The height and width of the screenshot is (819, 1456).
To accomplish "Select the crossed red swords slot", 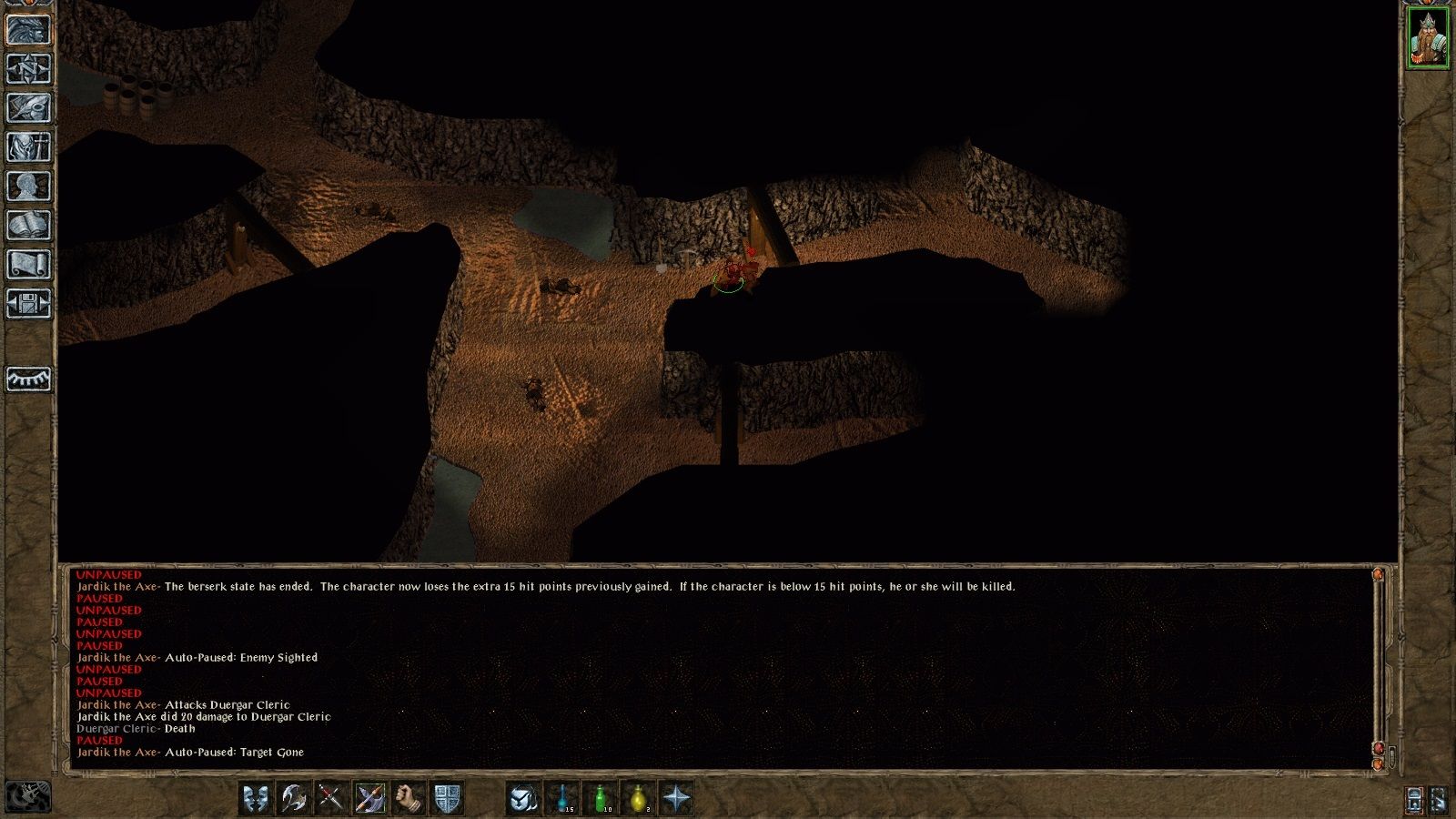I will pos(331,798).
